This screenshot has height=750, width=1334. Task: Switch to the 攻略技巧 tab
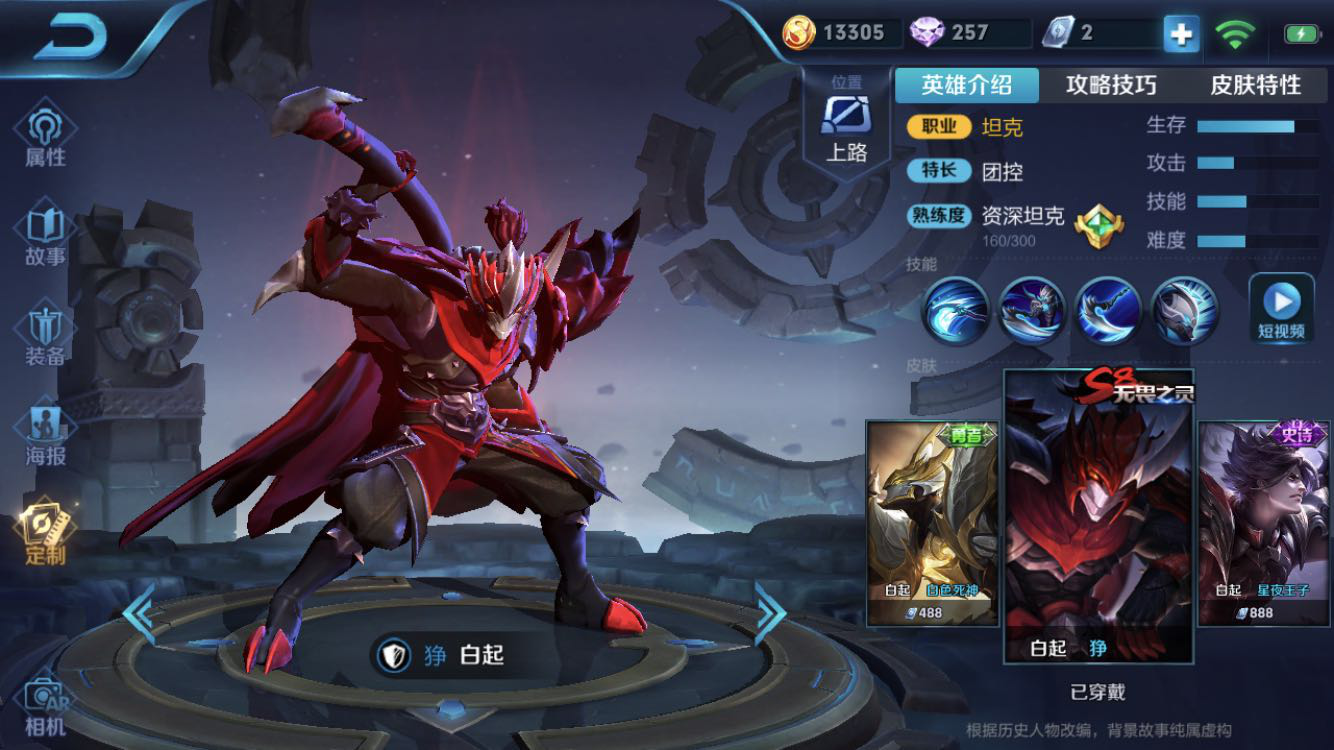coord(1111,85)
